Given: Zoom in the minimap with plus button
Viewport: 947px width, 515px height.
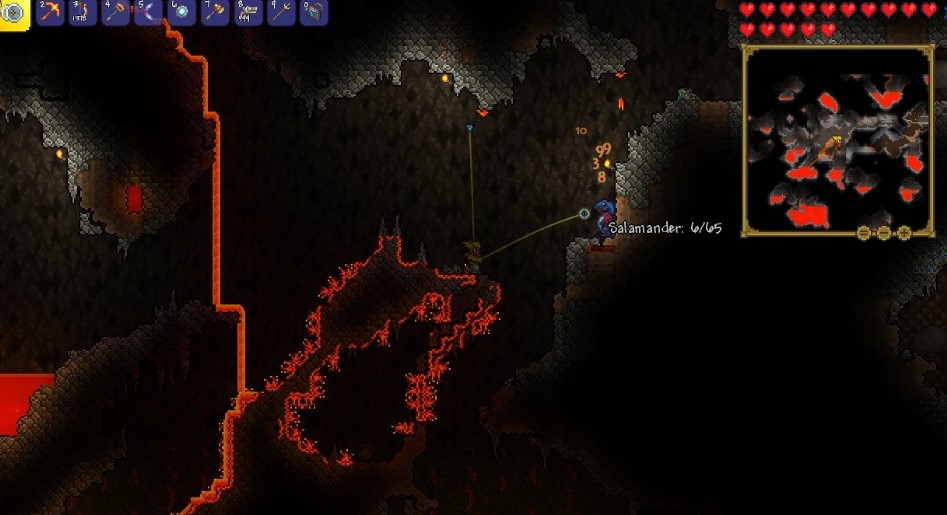Looking at the screenshot, I should 904,233.
